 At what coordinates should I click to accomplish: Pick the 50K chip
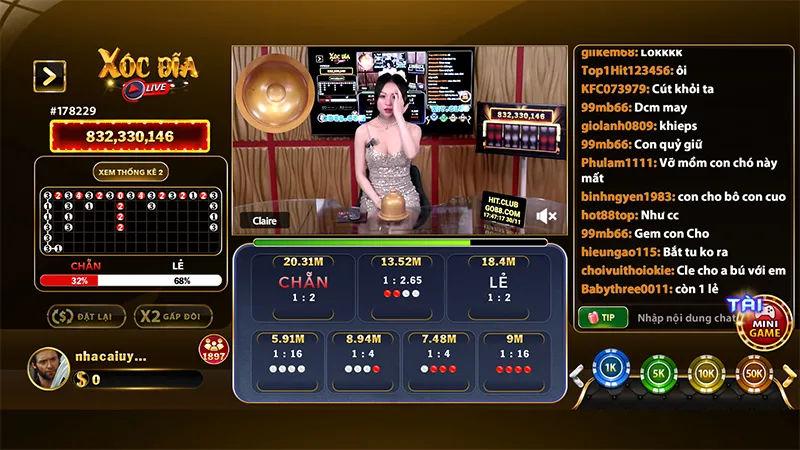tap(755, 371)
